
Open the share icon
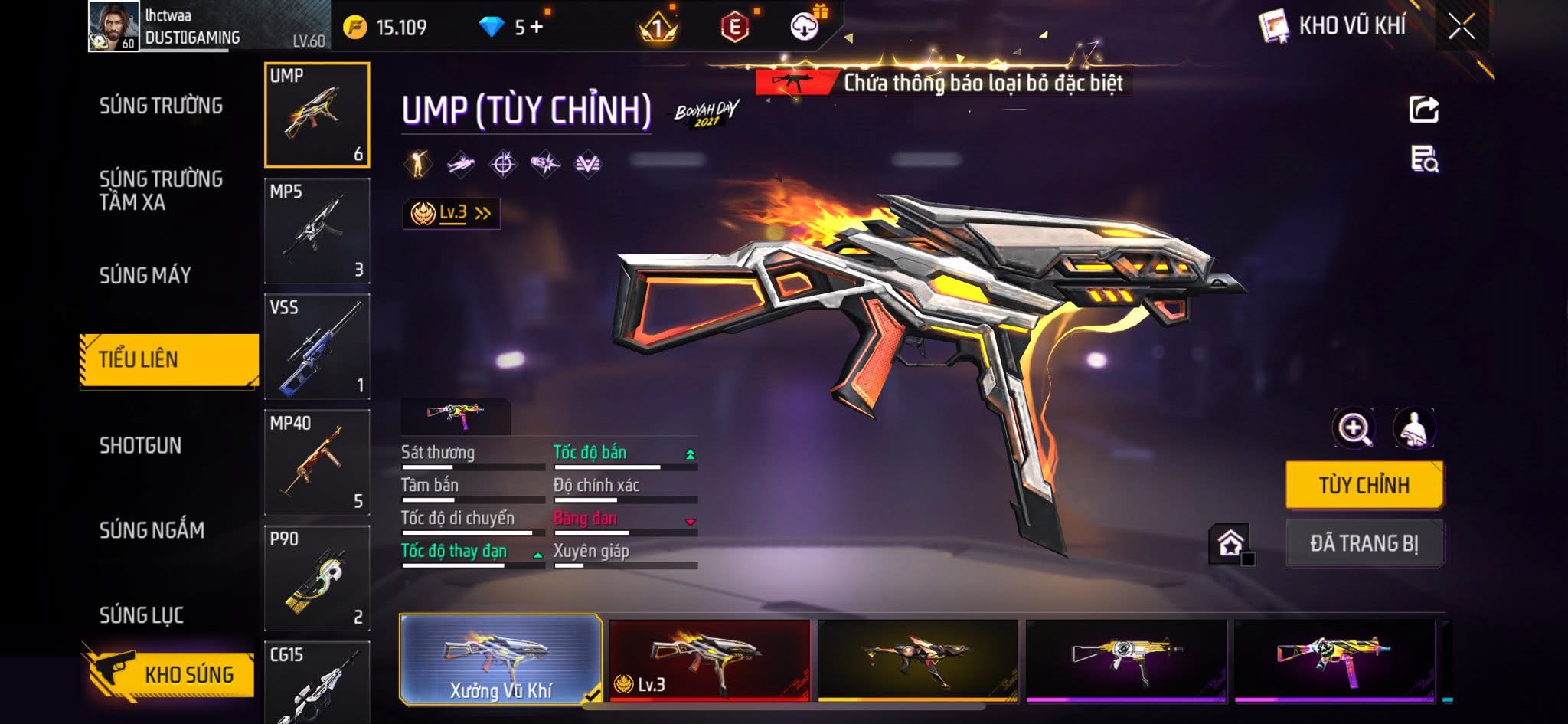[1423, 110]
